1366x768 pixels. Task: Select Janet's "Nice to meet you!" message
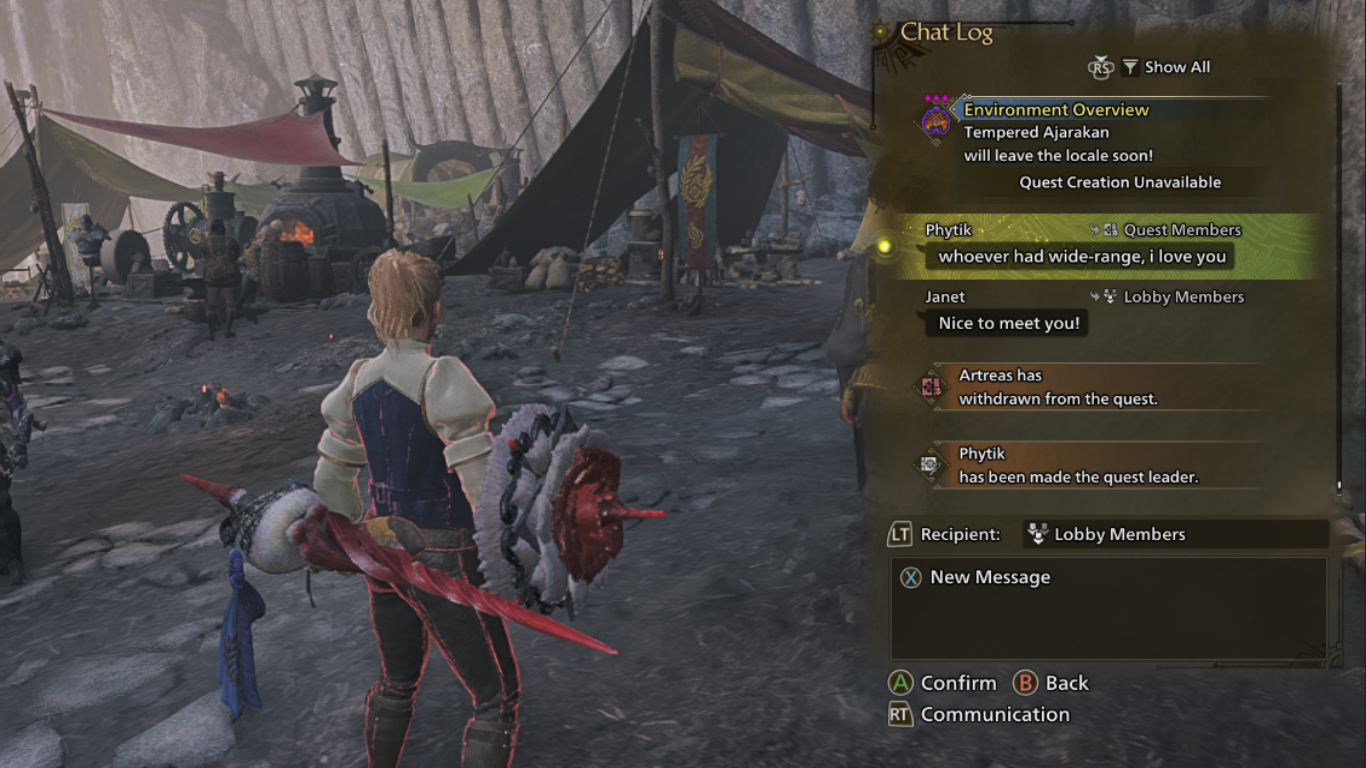(1009, 323)
